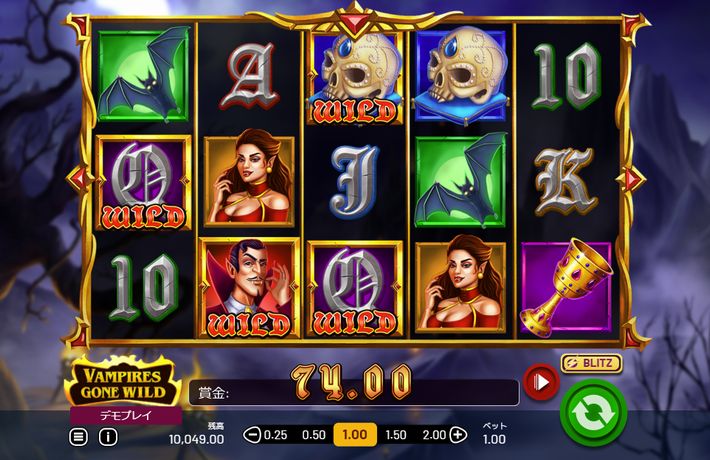Select the highlighted 1.00 bet amount
The image size is (710, 460).
tap(354, 435)
